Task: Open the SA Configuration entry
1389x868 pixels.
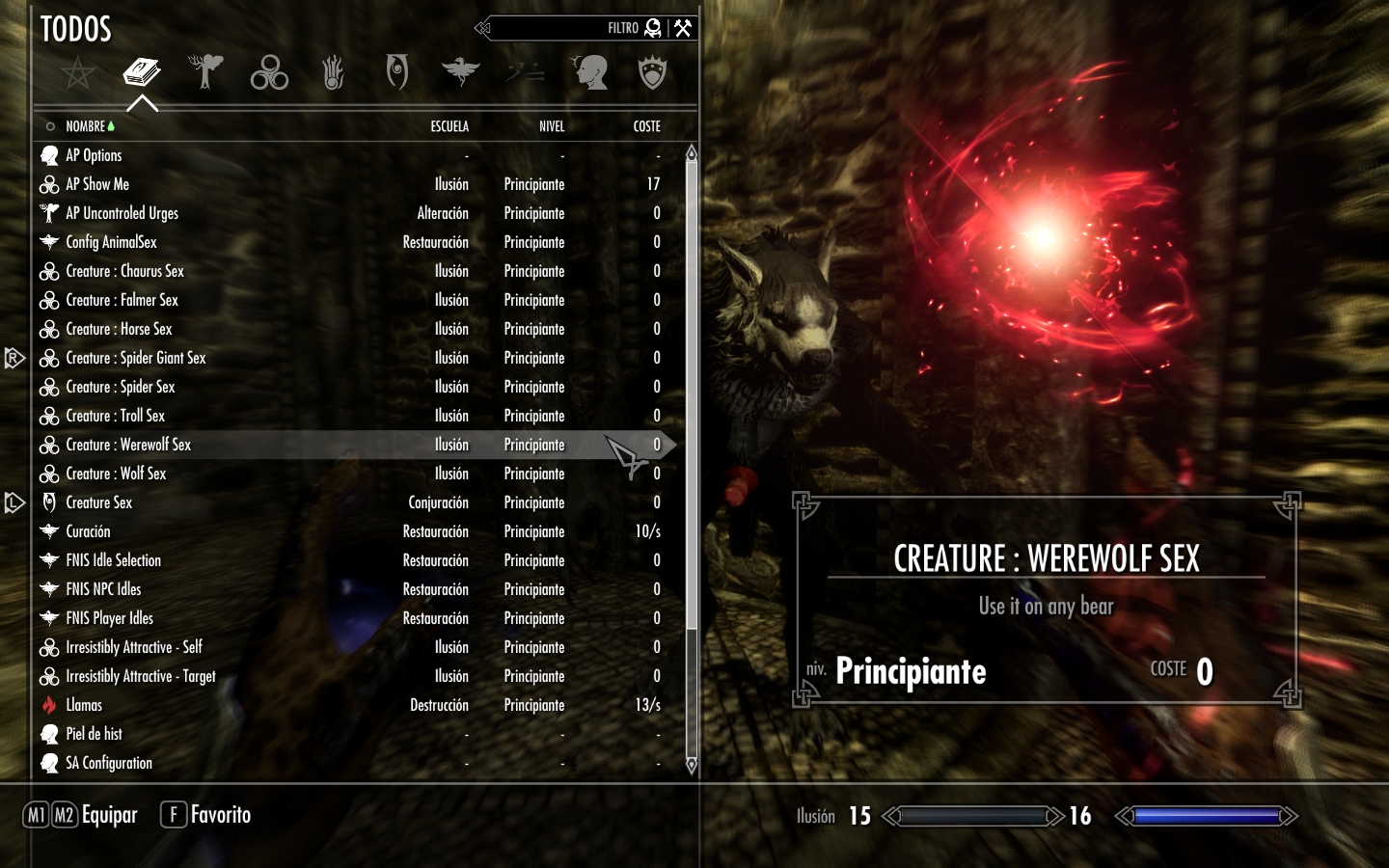Action: click(109, 763)
